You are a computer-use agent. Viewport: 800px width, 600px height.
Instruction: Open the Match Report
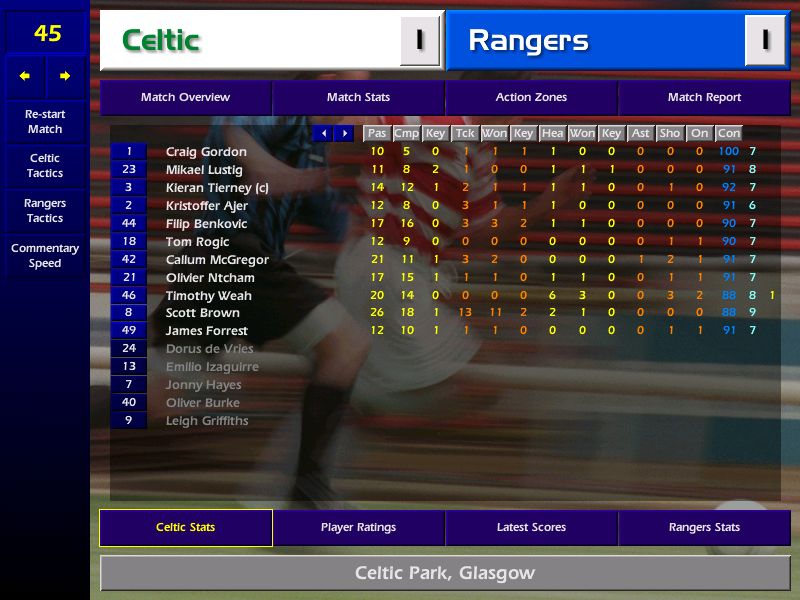tap(704, 98)
